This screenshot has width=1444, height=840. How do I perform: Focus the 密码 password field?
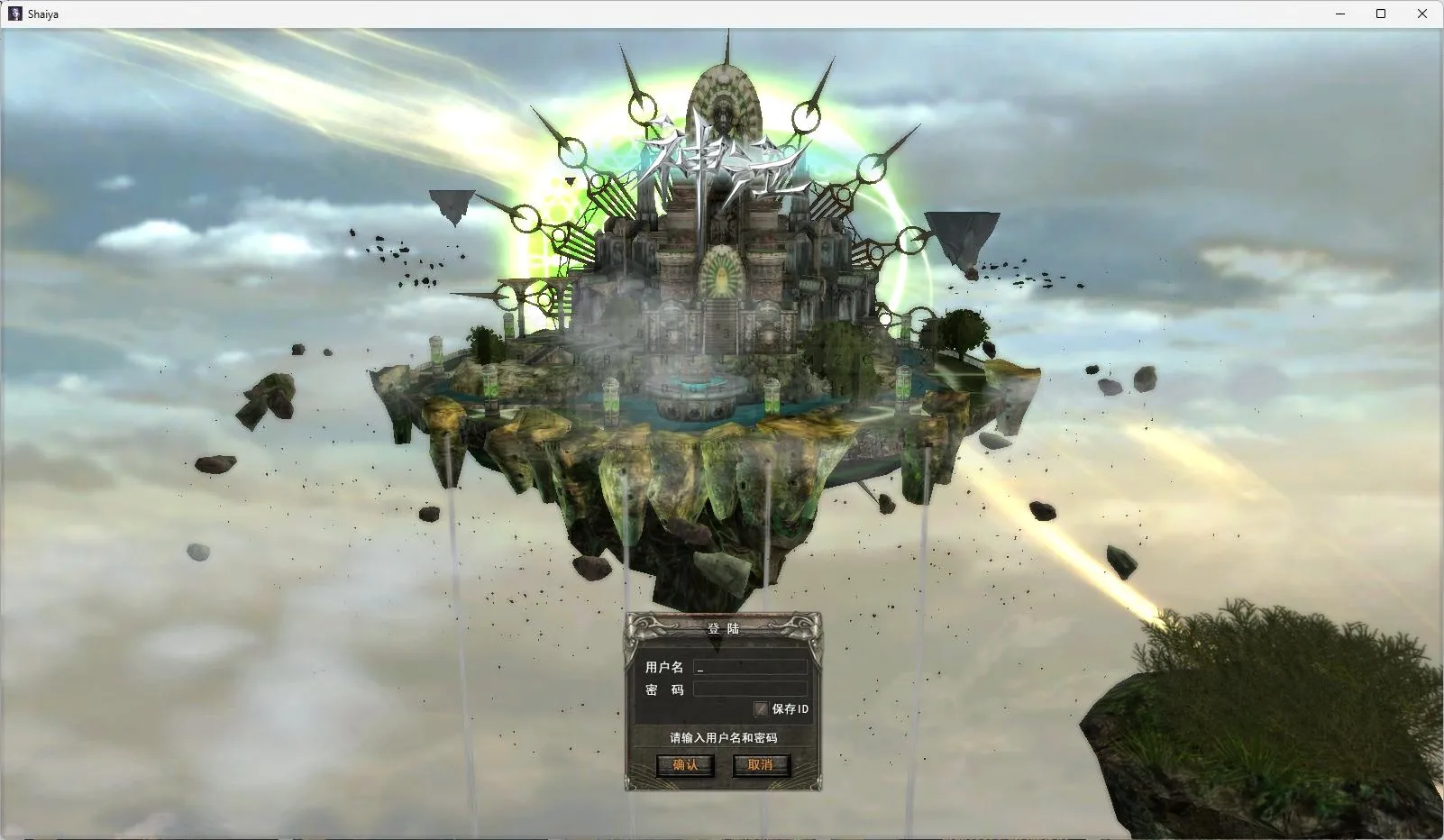point(750,689)
